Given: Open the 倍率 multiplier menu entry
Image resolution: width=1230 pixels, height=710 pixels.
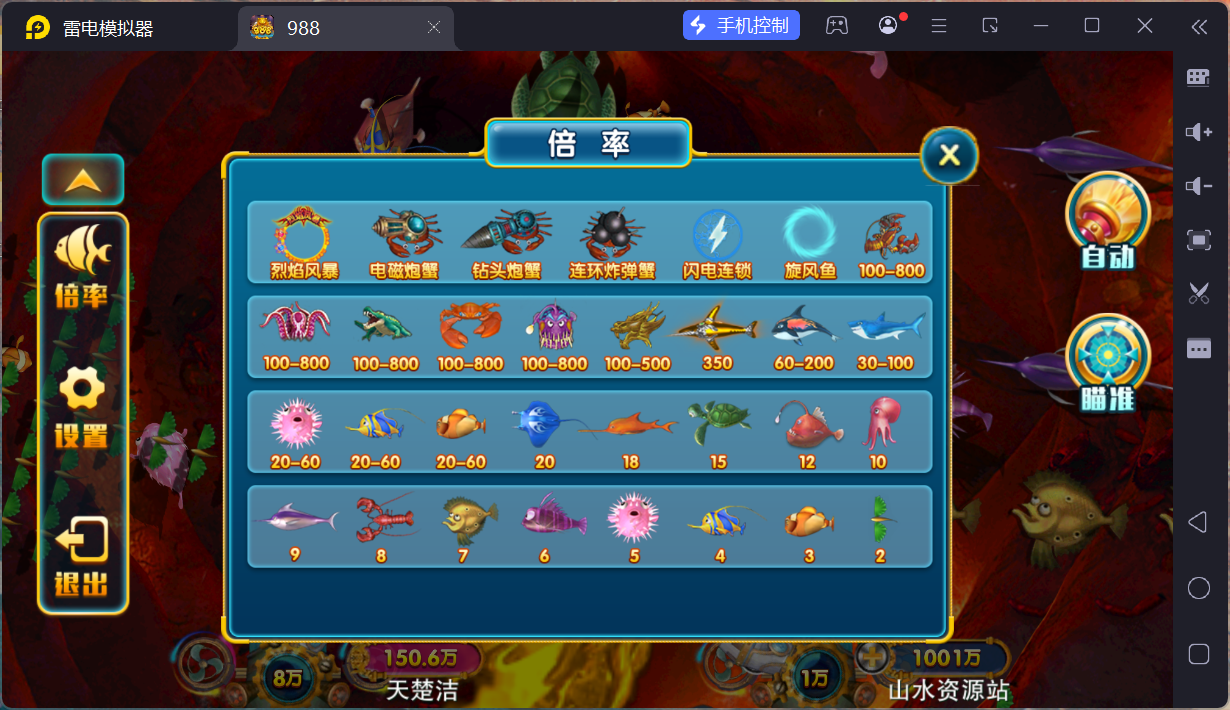Looking at the screenshot, I should (82, 267).
